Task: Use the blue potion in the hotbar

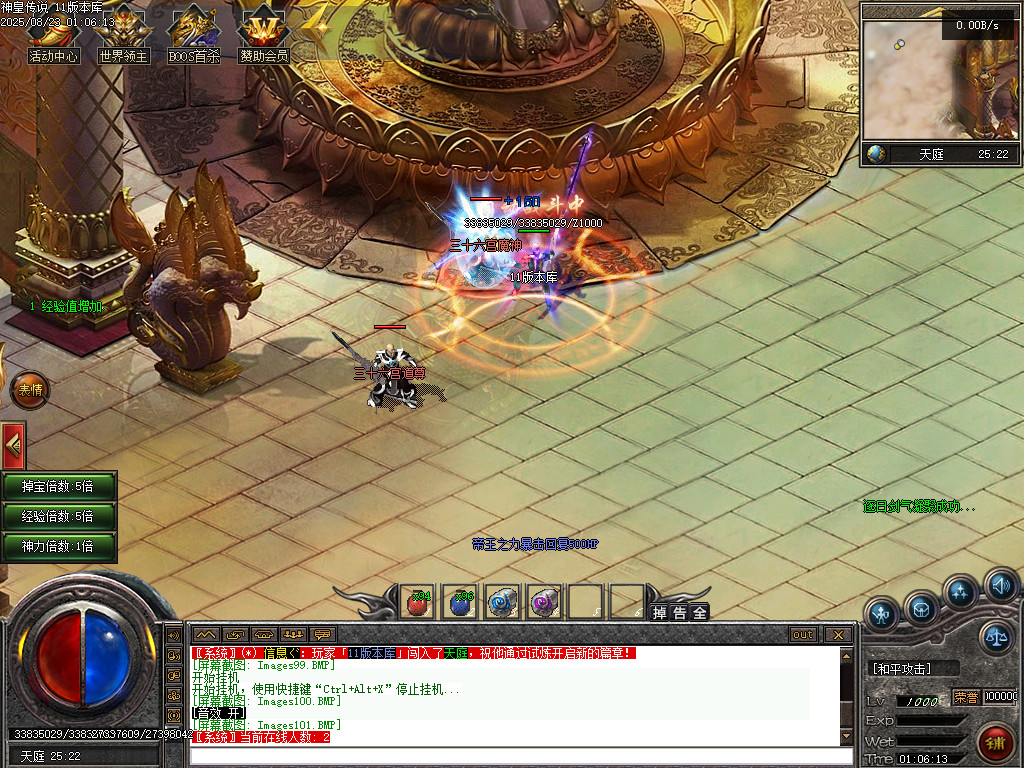Action: [460, 603]
